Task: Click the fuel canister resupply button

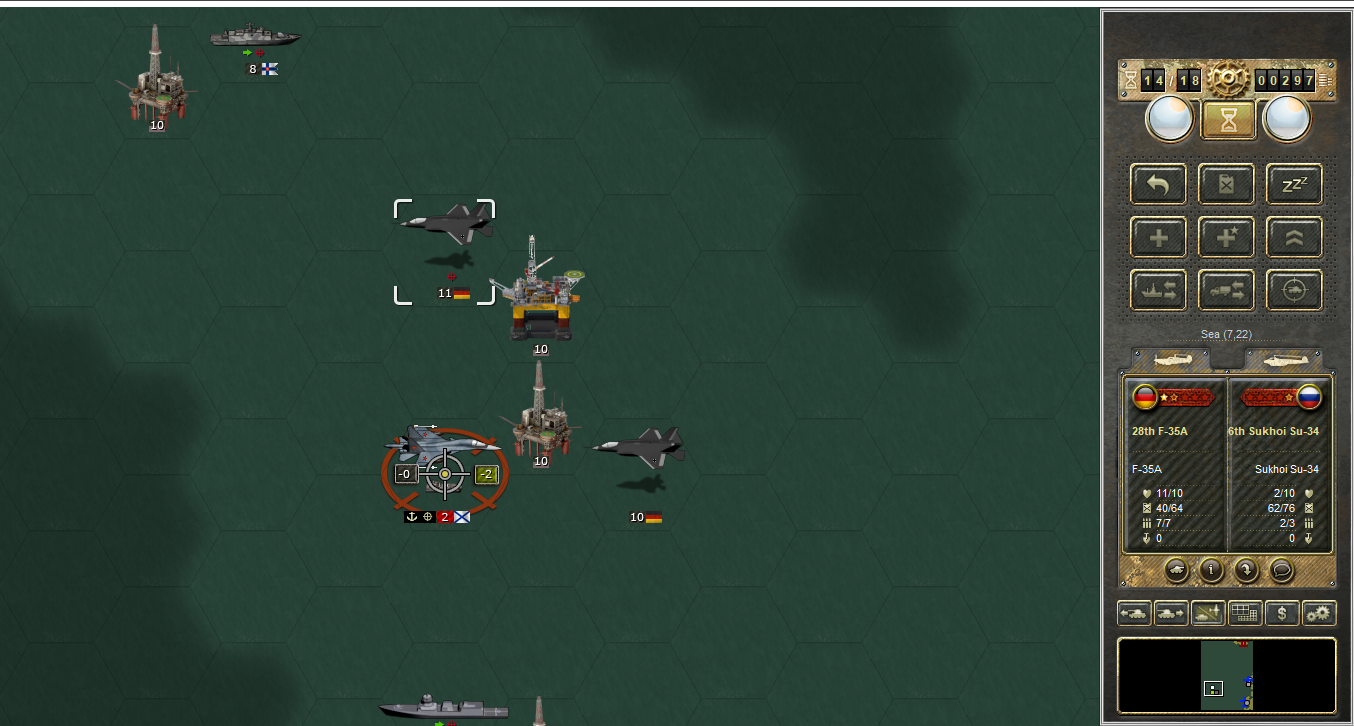Action: (x=1227, y=184)
